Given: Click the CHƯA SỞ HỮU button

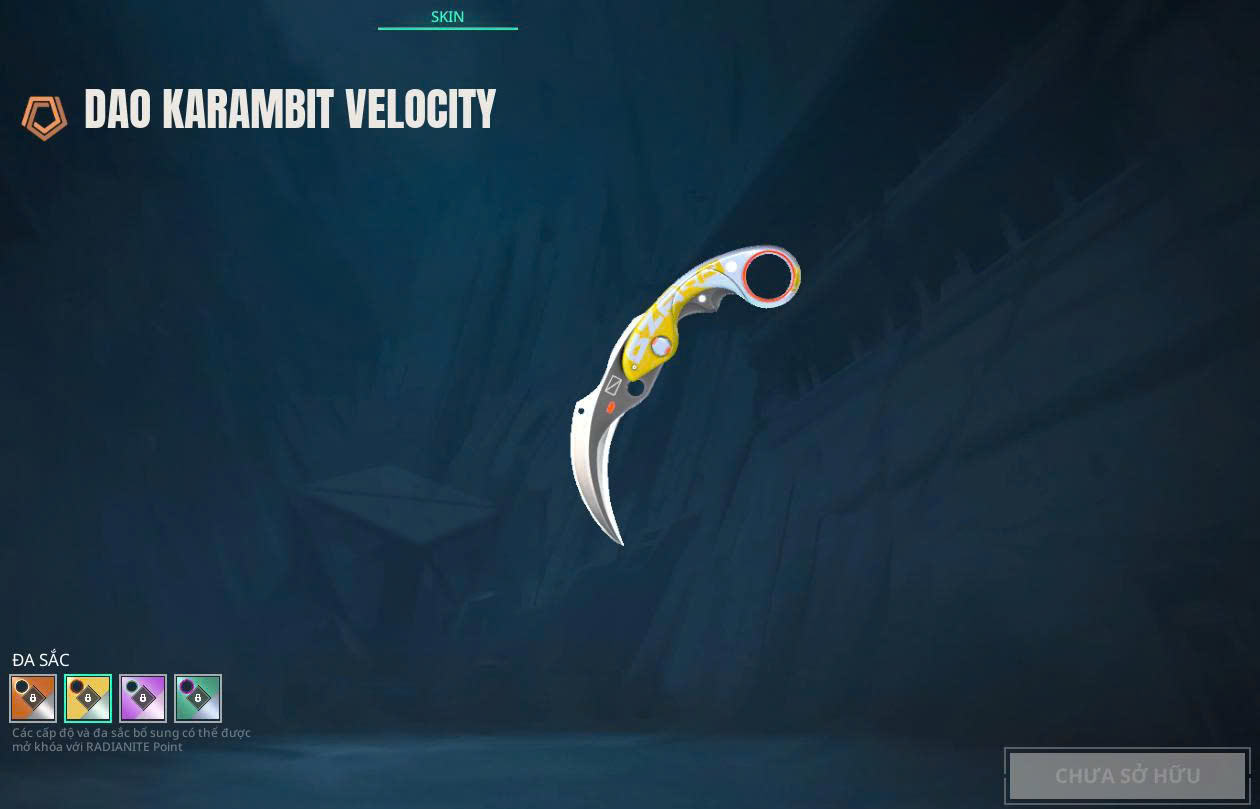Looking at the screenshot, I should pyautogui.click(x=1127, y=775).
